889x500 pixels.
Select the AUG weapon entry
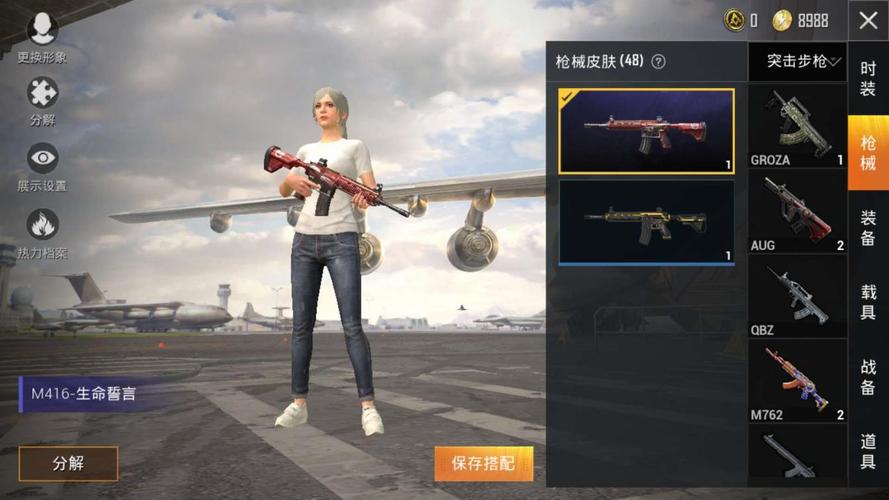coord(797,212)
